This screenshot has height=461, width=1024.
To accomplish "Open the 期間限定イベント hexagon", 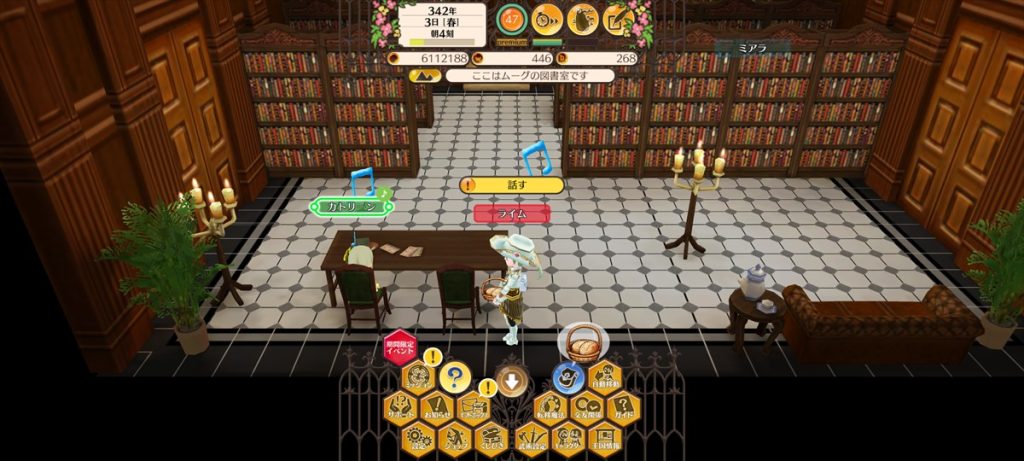I will point(400,348).
